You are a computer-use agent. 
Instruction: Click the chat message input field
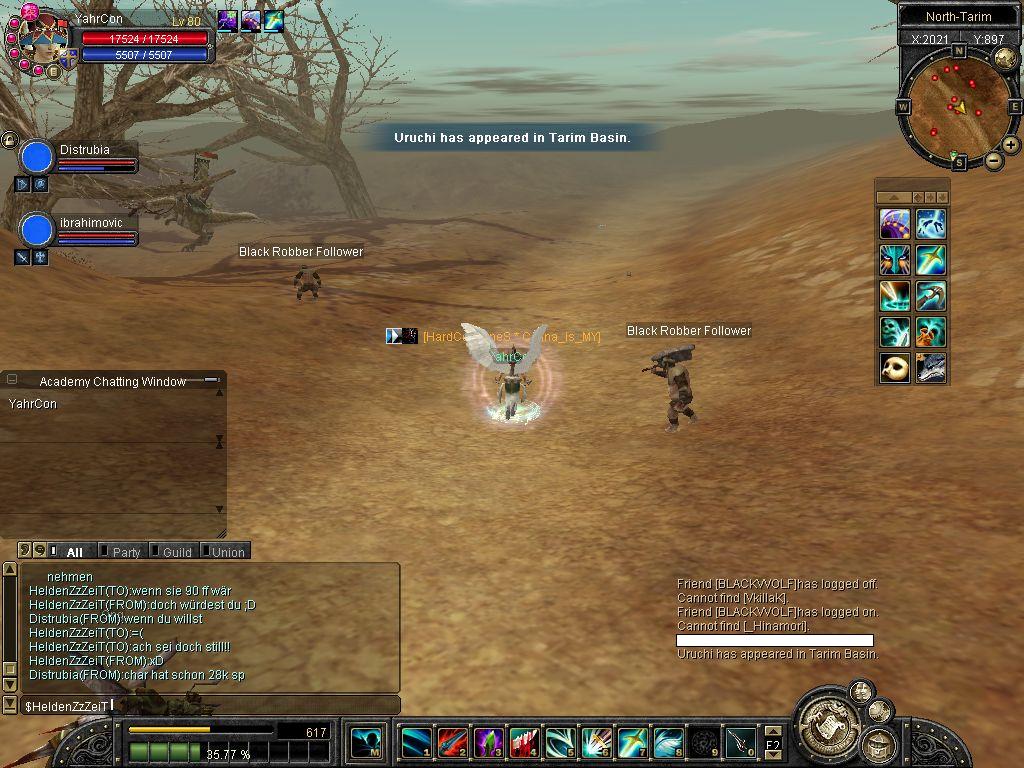tap(210, 706)
